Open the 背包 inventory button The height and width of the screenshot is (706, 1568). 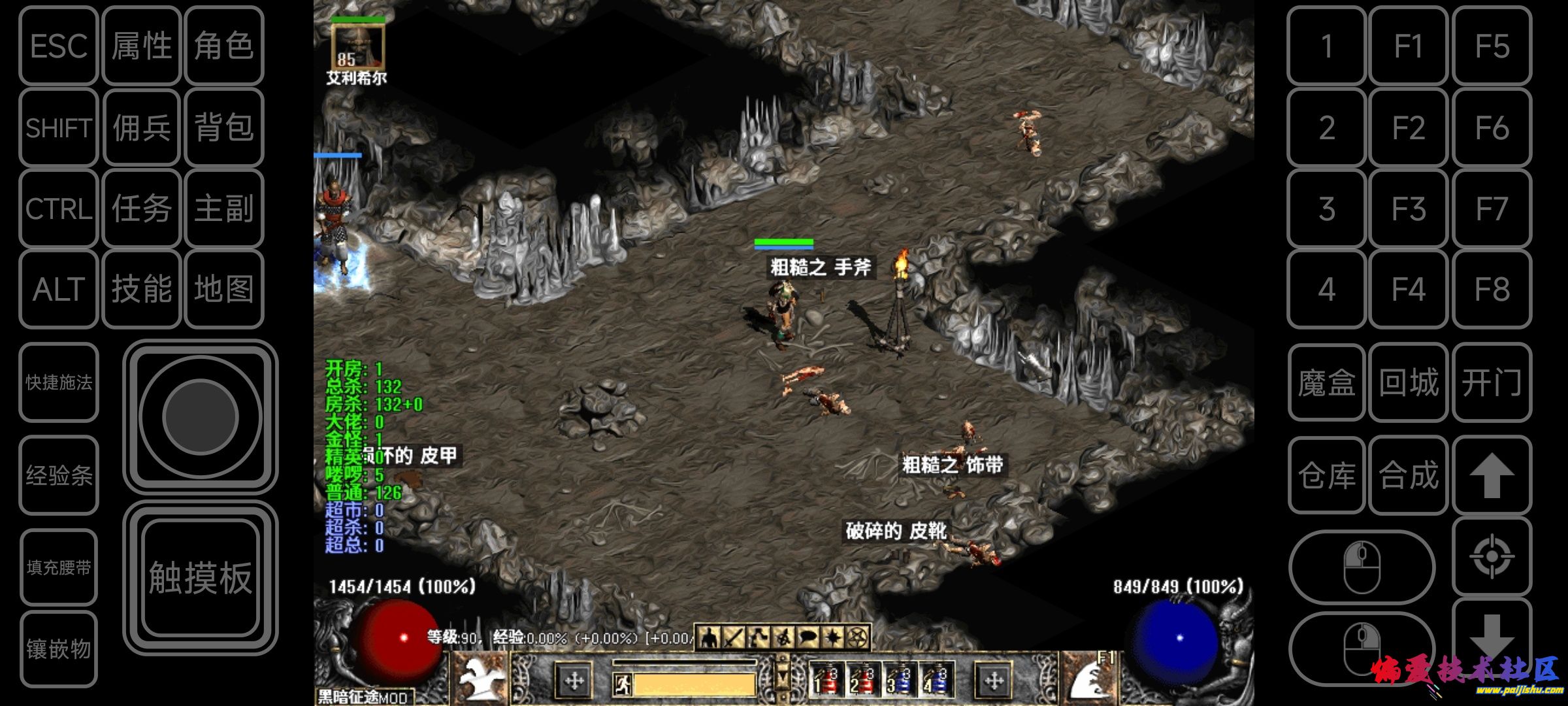pos(223,127)
